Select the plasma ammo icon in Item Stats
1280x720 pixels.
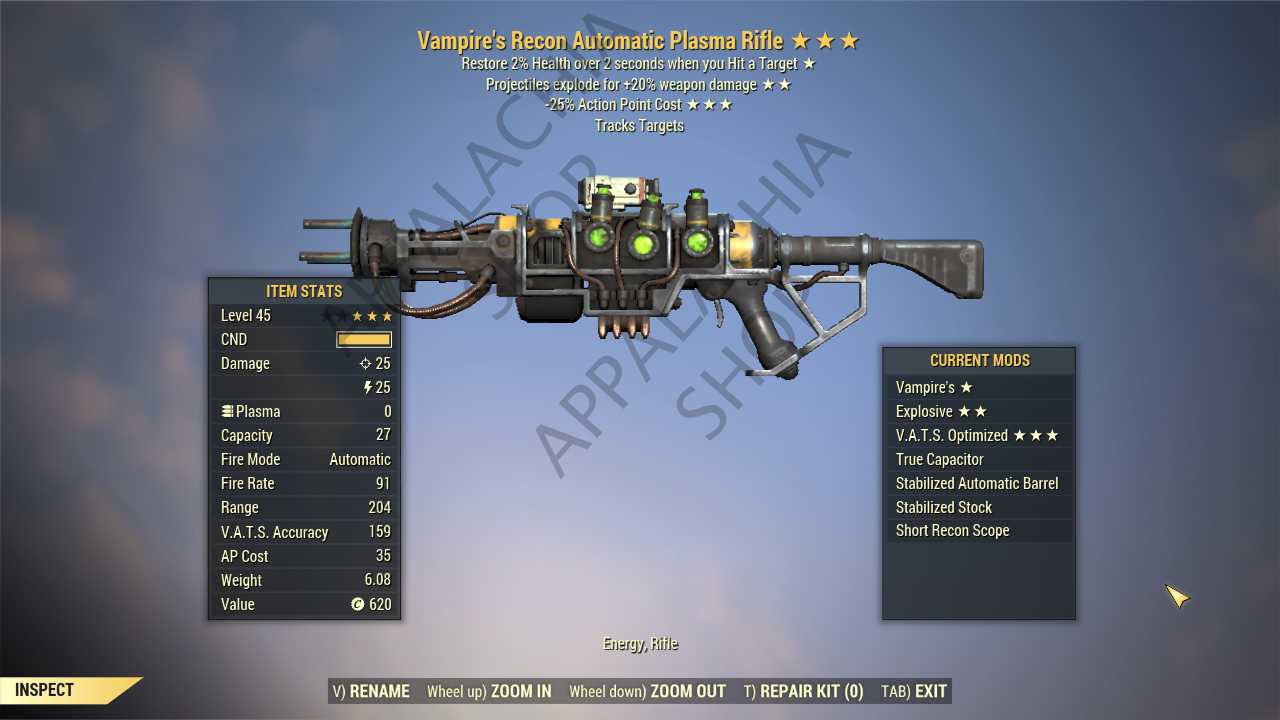[228, 411]
